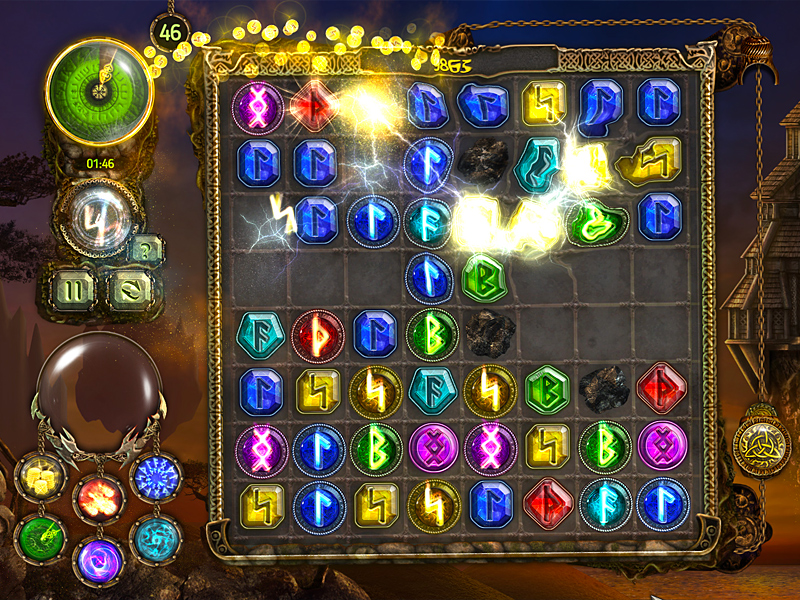Viewport: 800px width, 600px height.
Task: Select the red diamond rune in the top row
Action: point(315,105)
